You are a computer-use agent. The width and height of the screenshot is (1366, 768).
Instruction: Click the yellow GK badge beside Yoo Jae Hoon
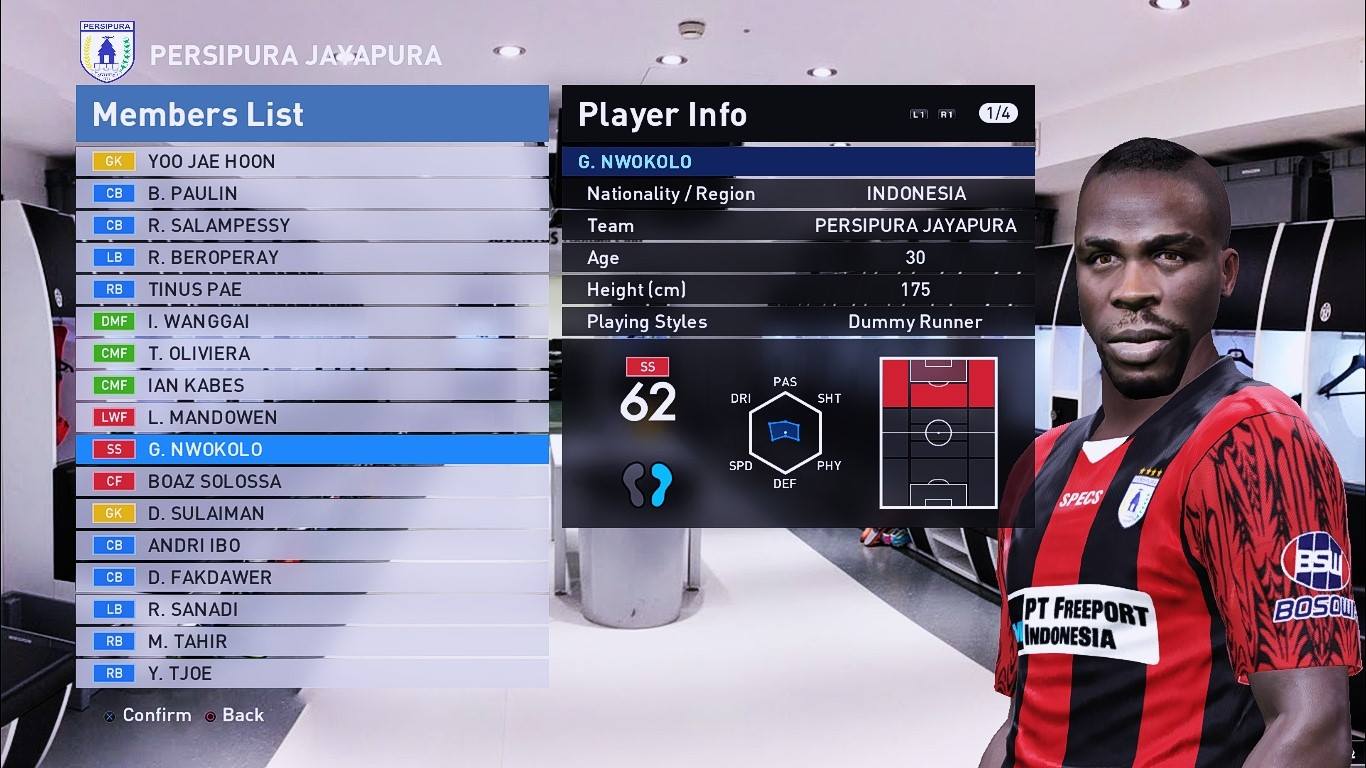[x=112, y=161]
